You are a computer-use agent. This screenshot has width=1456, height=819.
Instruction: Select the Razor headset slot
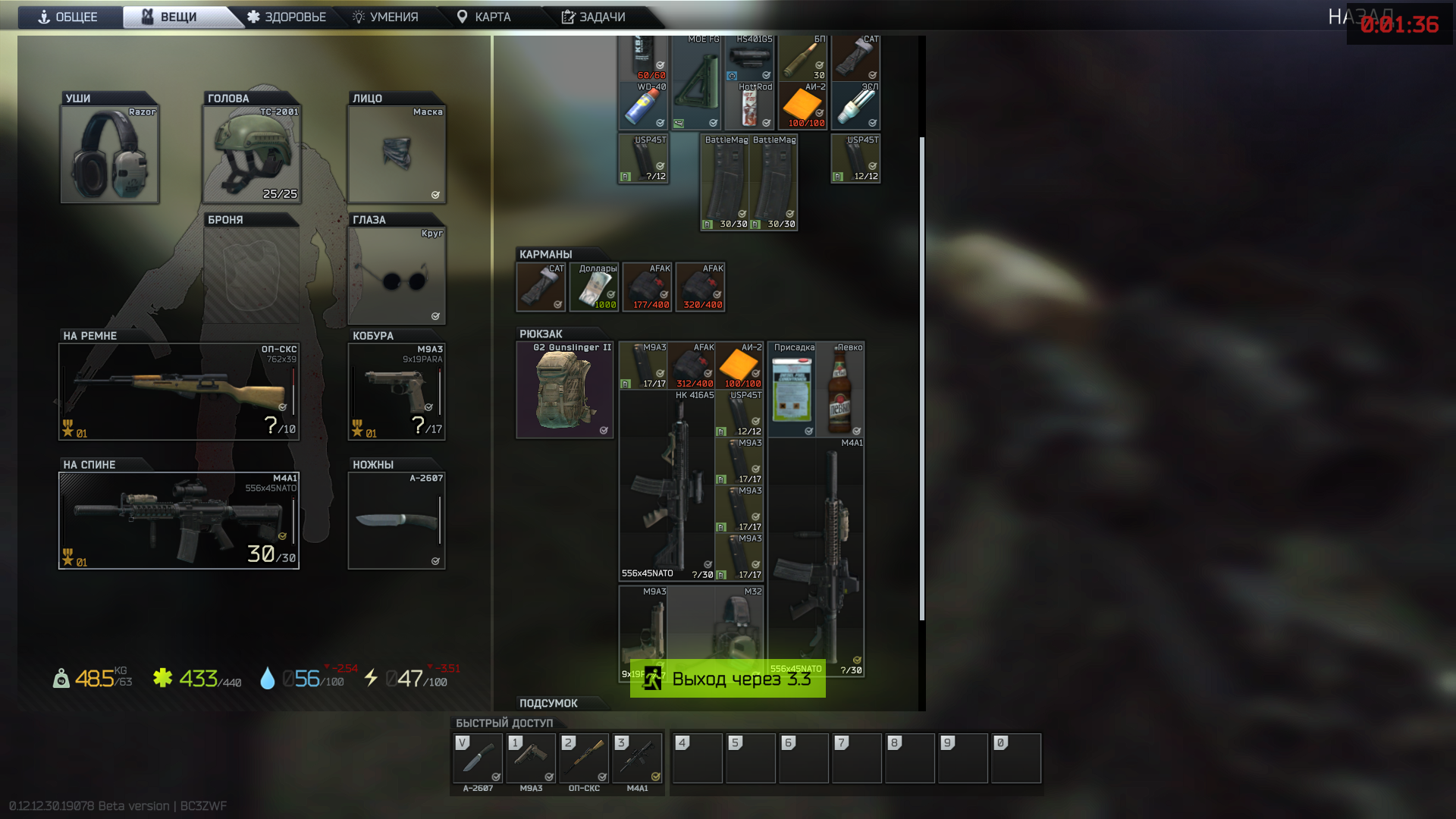(110, 154)
